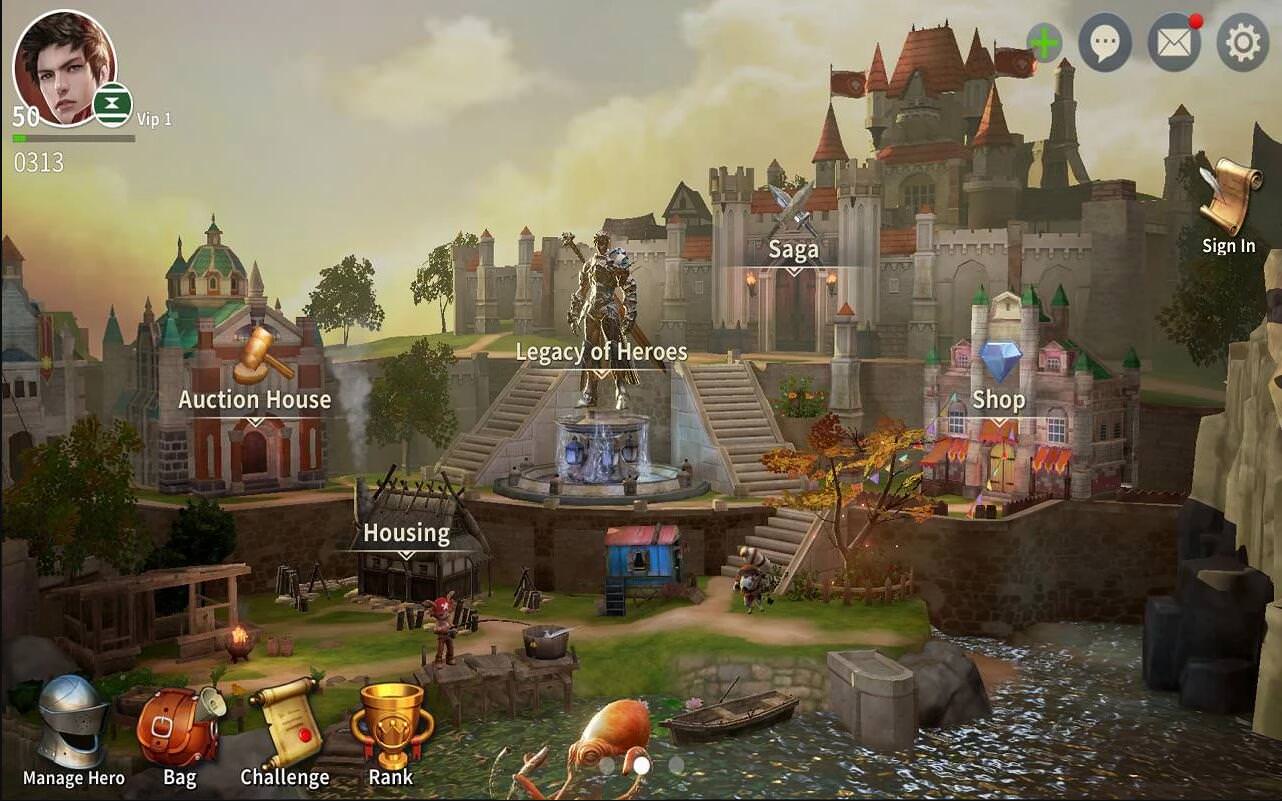Enter the Saga mode

793,232
